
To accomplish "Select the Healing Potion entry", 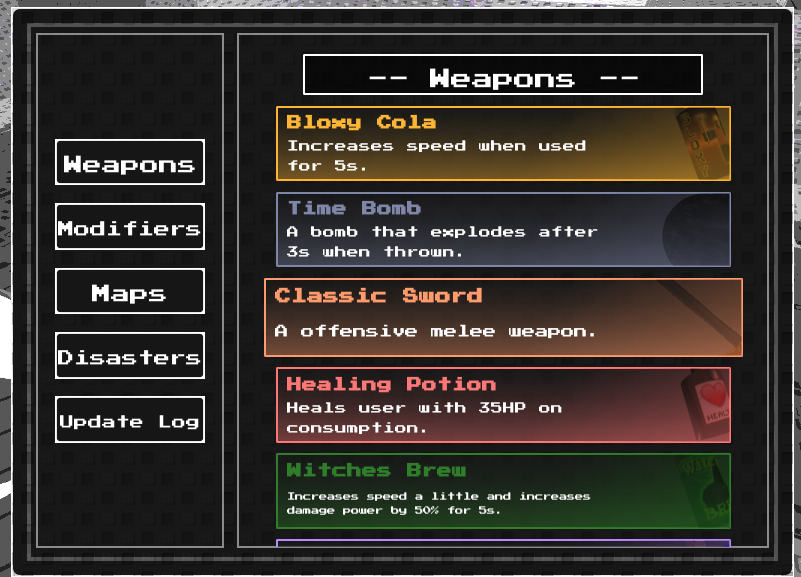I will click(503, 405).
